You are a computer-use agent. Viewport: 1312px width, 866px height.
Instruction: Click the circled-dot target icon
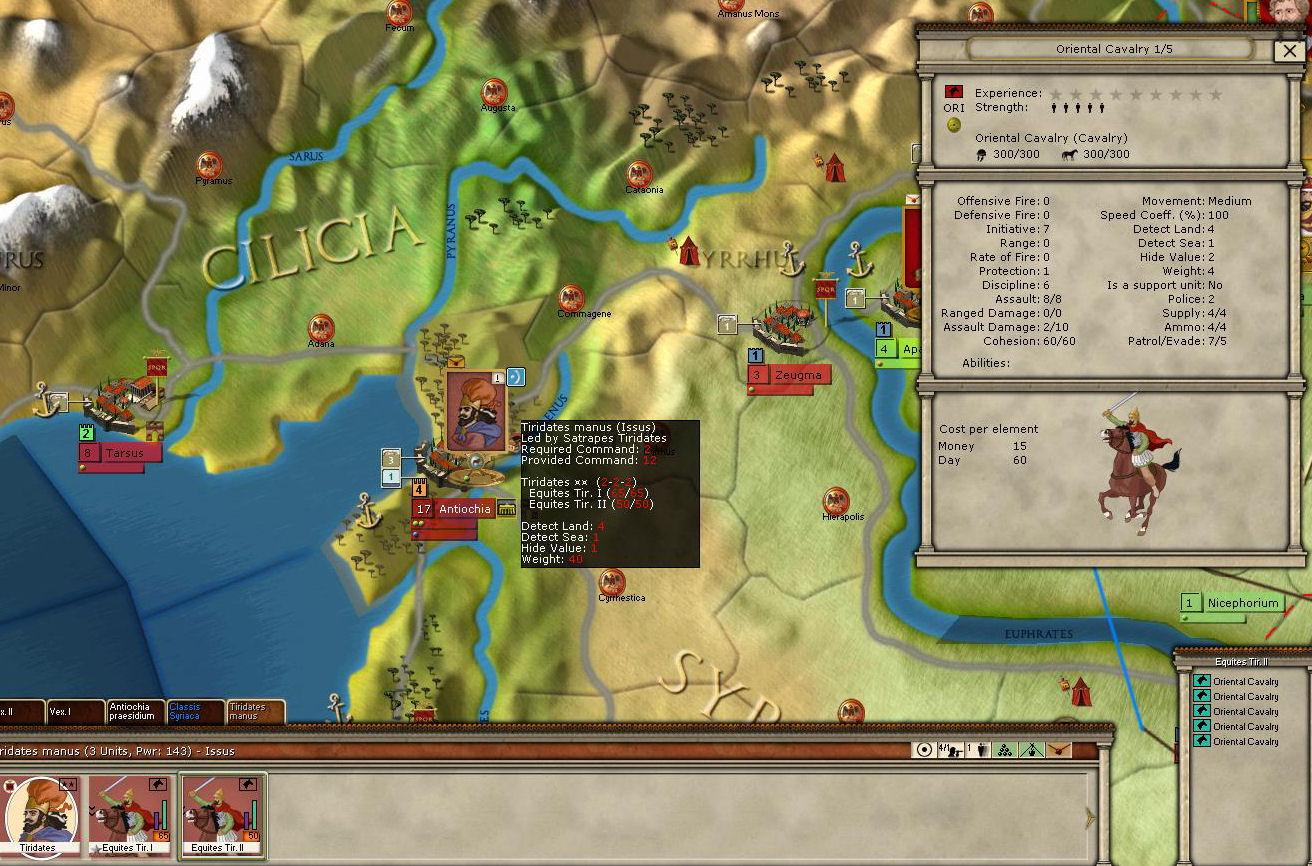925,750
